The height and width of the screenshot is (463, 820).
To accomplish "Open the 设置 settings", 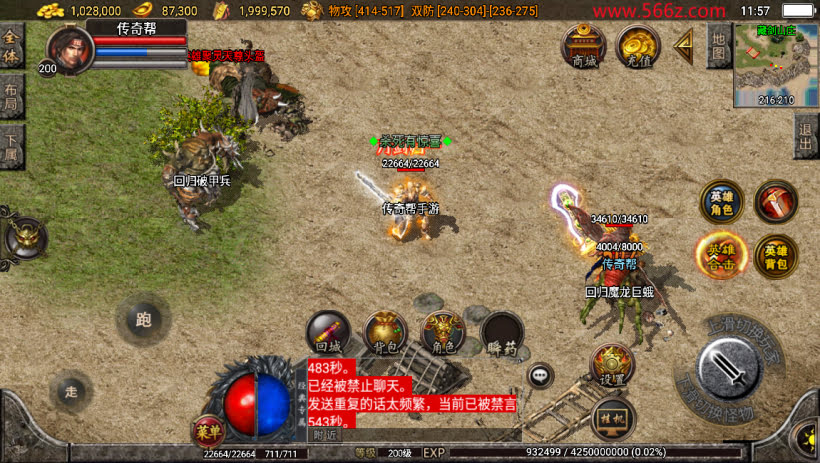I will tap(611, 367).
